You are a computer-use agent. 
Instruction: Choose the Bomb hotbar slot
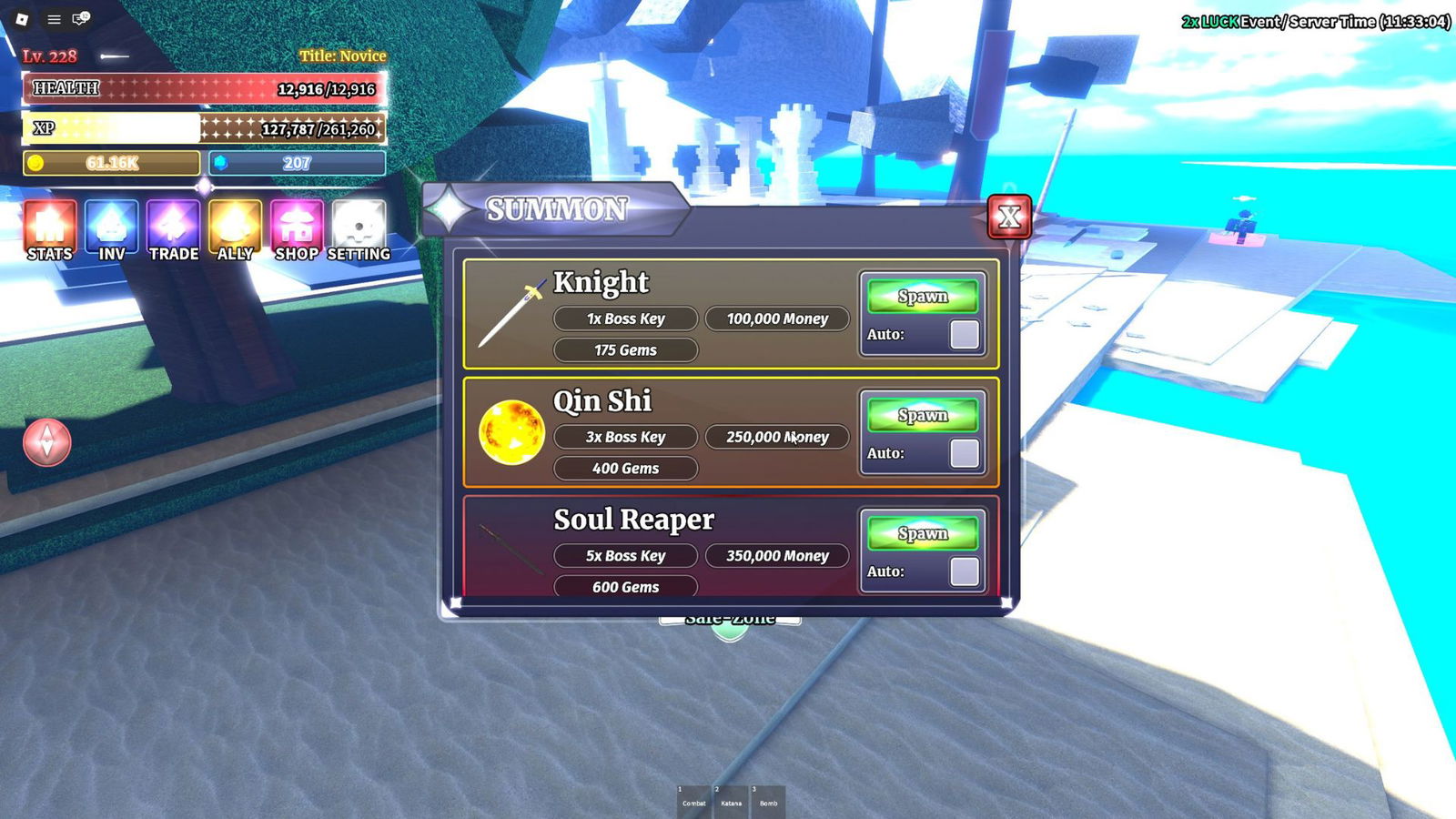click(768, 801)
